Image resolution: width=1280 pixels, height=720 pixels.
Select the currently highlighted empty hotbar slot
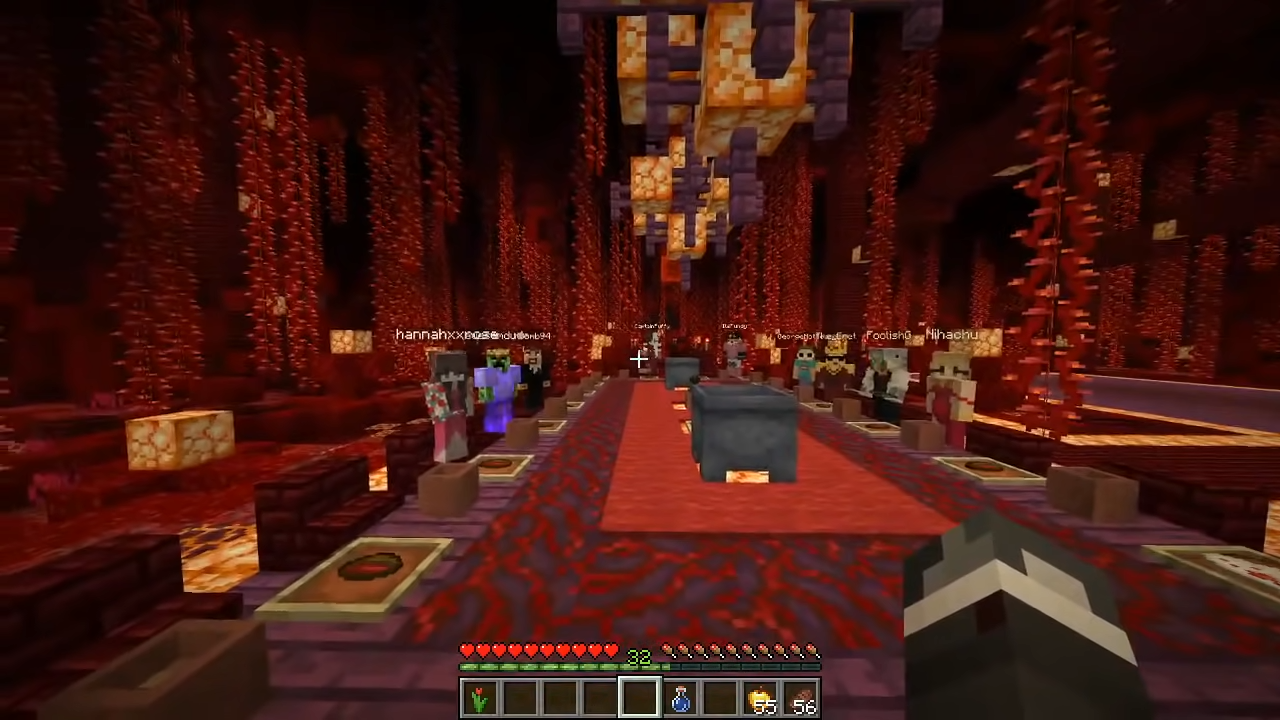[x=639, y=698]
